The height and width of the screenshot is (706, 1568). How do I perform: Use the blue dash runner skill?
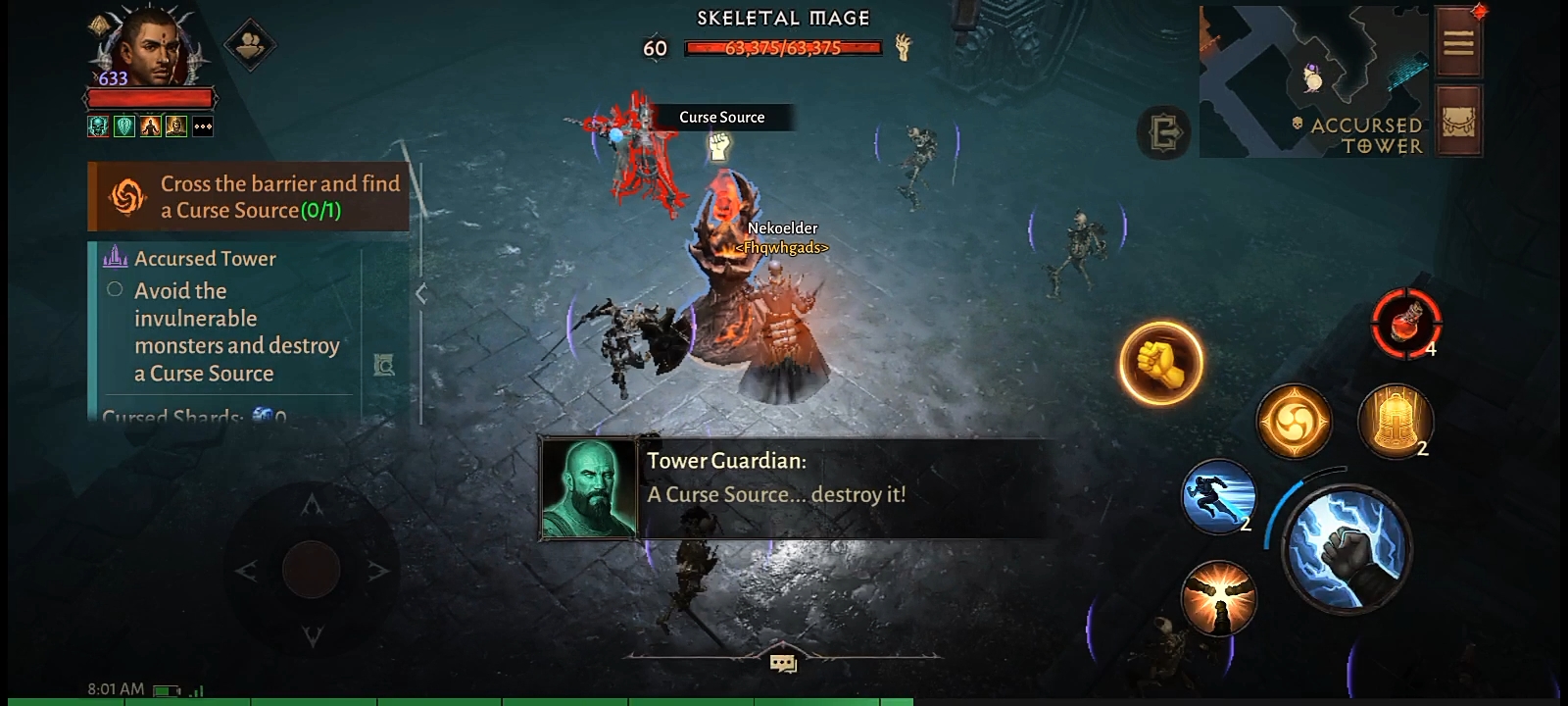[1218, 497]
